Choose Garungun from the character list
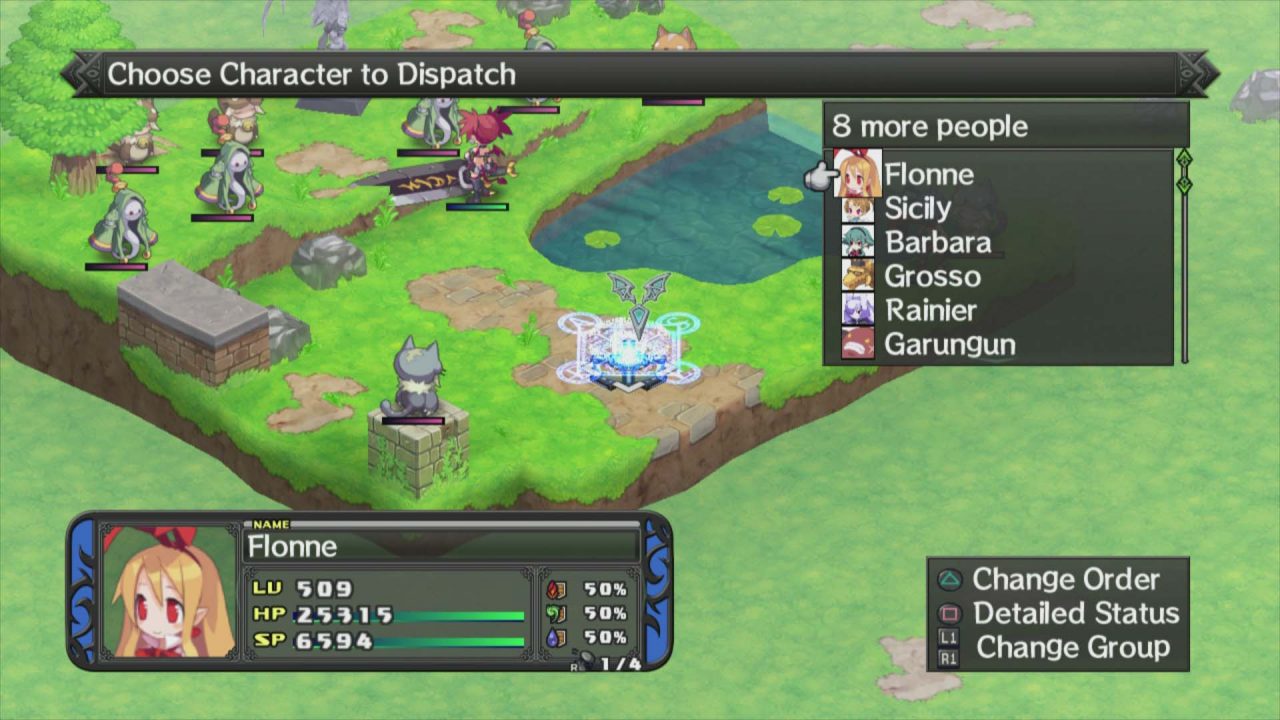The width and height of the screenshot is (1280, 720). [x=949, y=345]
